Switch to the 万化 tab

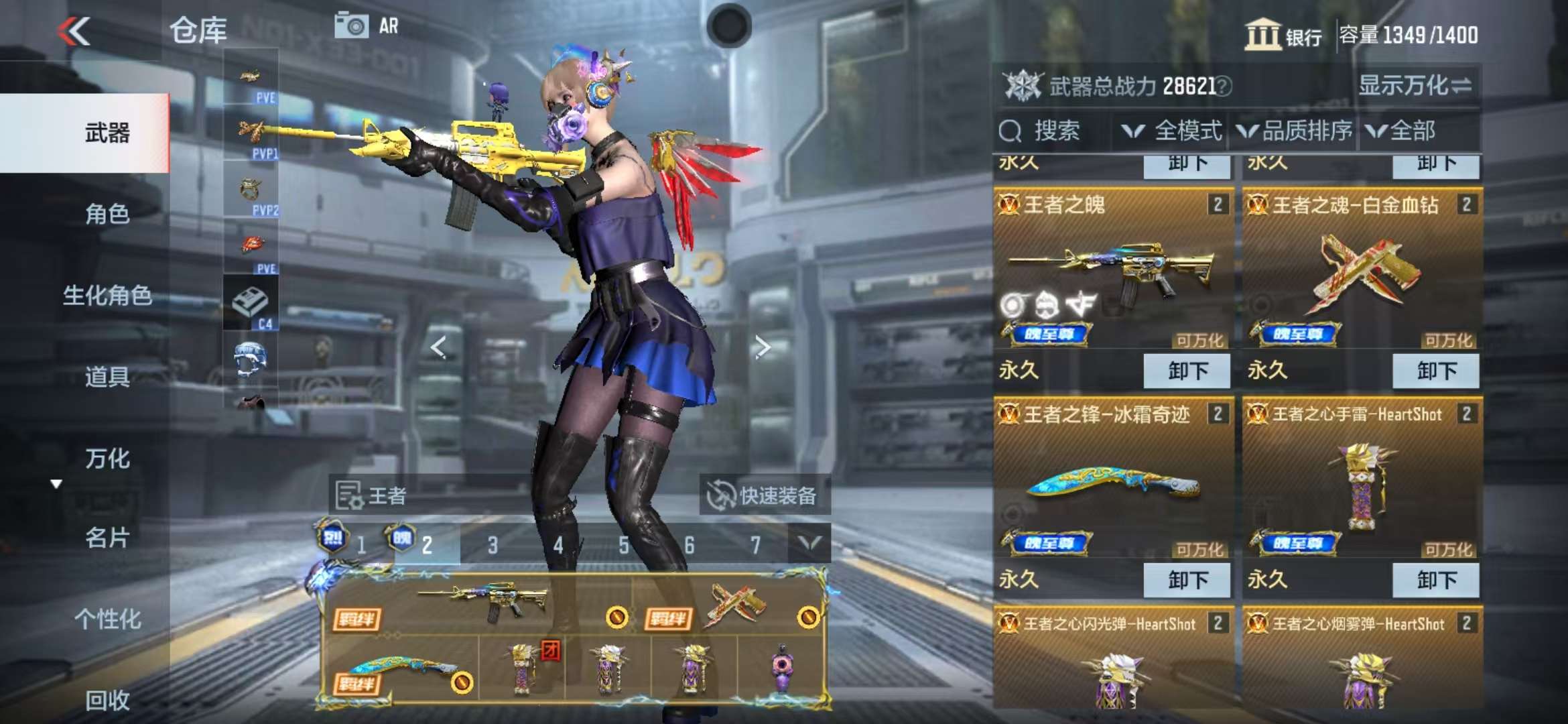click(107, 459)
